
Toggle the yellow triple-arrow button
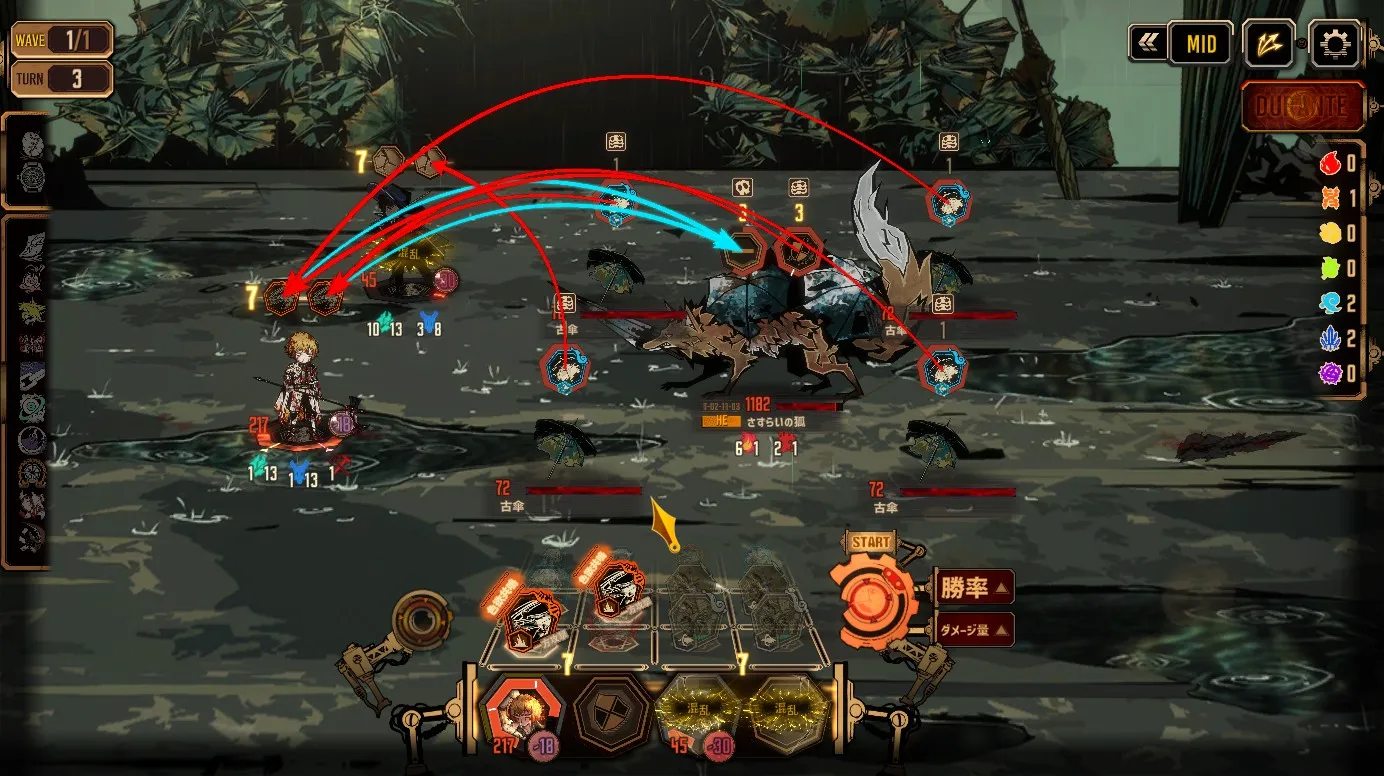tap(1269, 44)
